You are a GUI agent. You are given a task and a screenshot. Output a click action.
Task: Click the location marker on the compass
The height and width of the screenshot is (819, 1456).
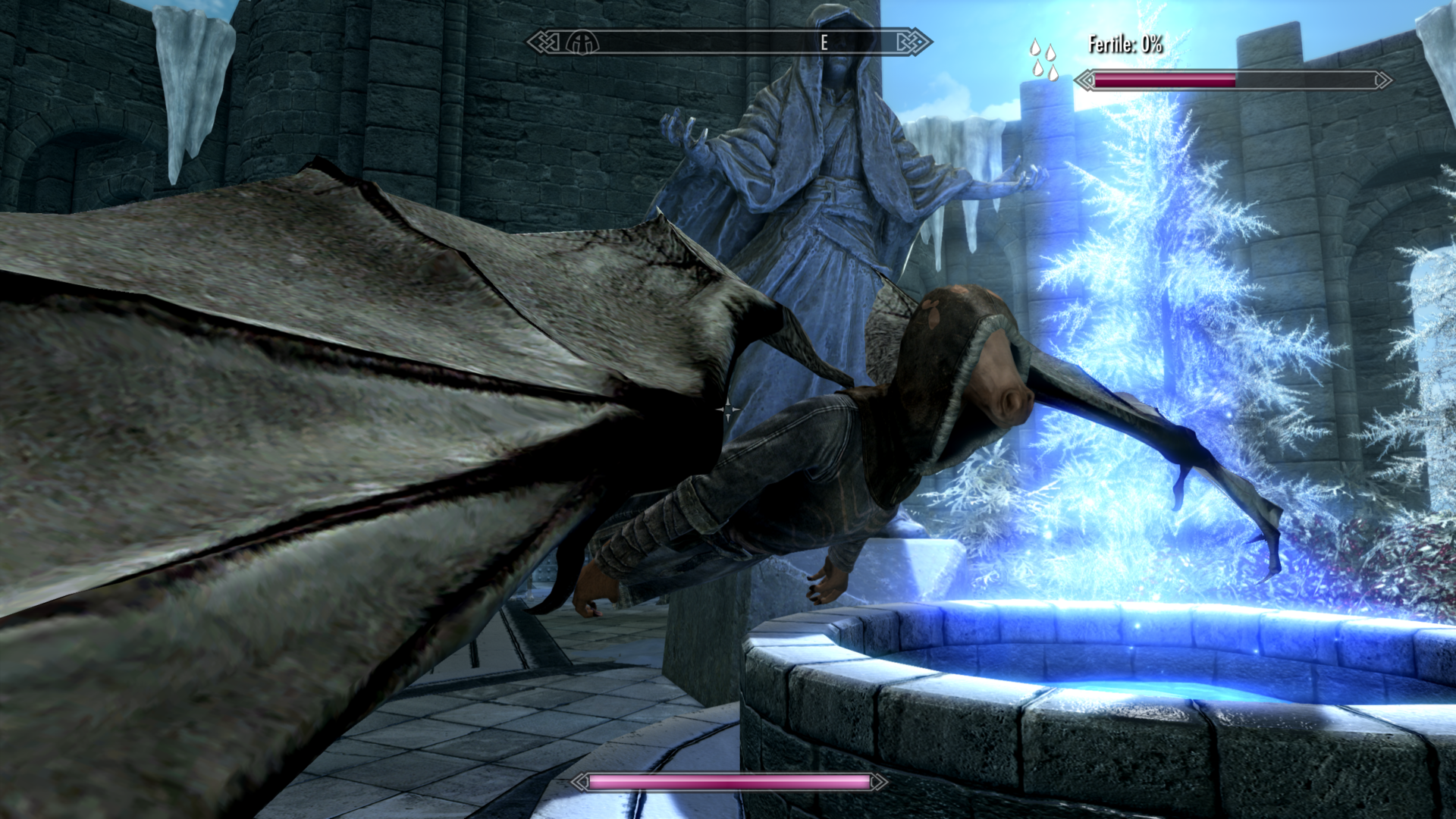582,43
